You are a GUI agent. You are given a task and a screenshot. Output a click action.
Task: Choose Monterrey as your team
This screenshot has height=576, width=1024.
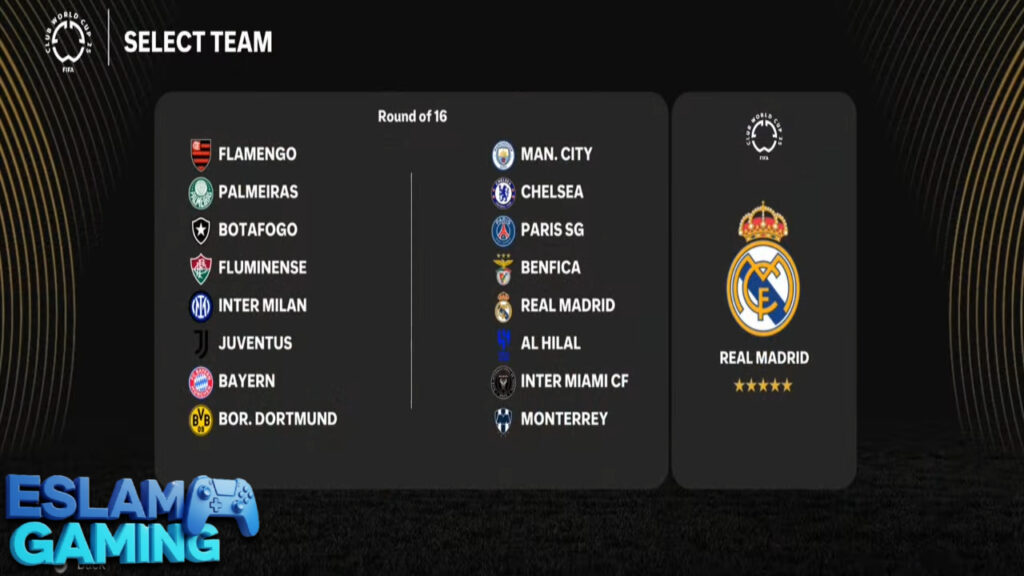tap(563, 419)
